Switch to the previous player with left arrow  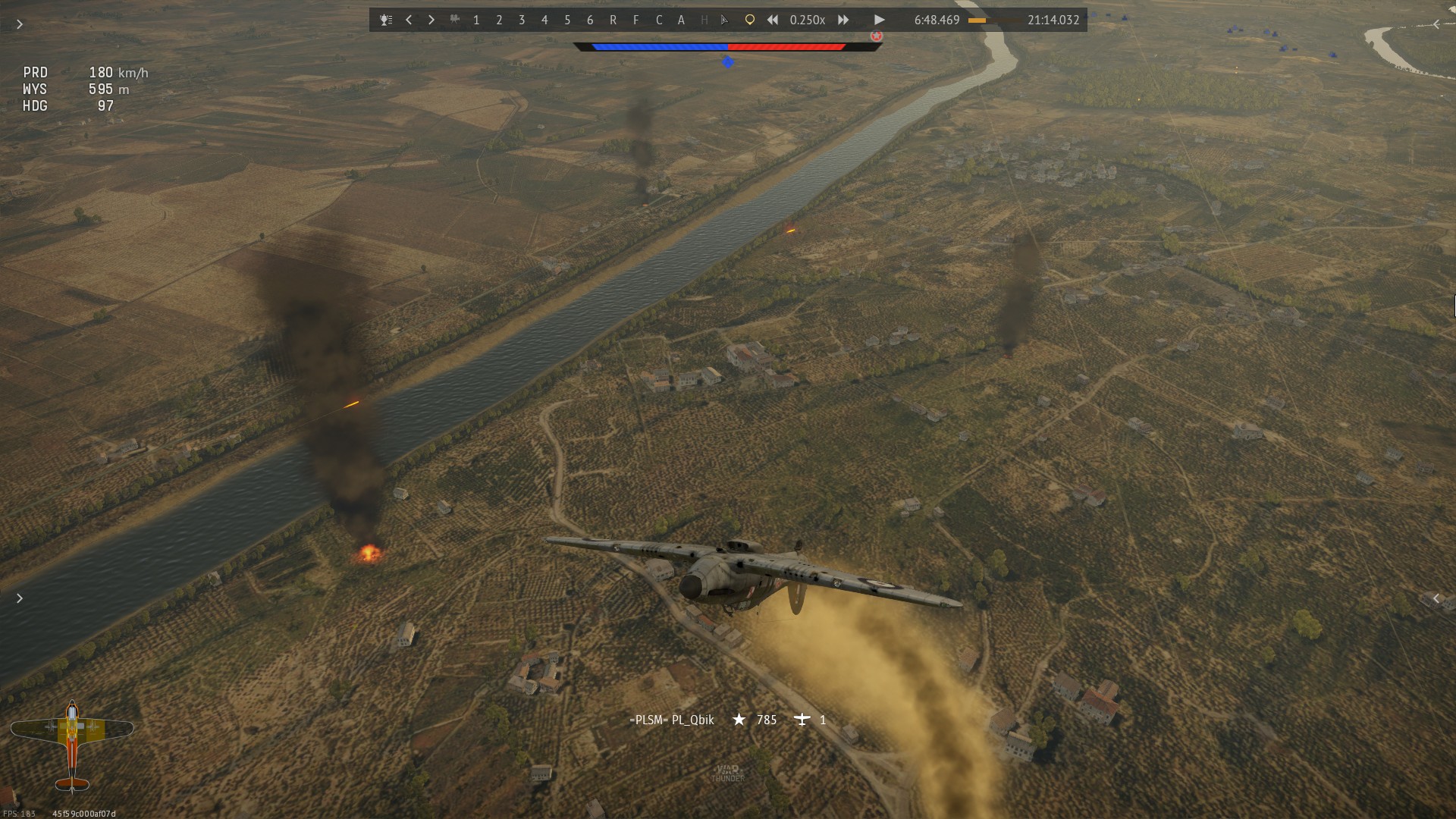tap(409, 20)
